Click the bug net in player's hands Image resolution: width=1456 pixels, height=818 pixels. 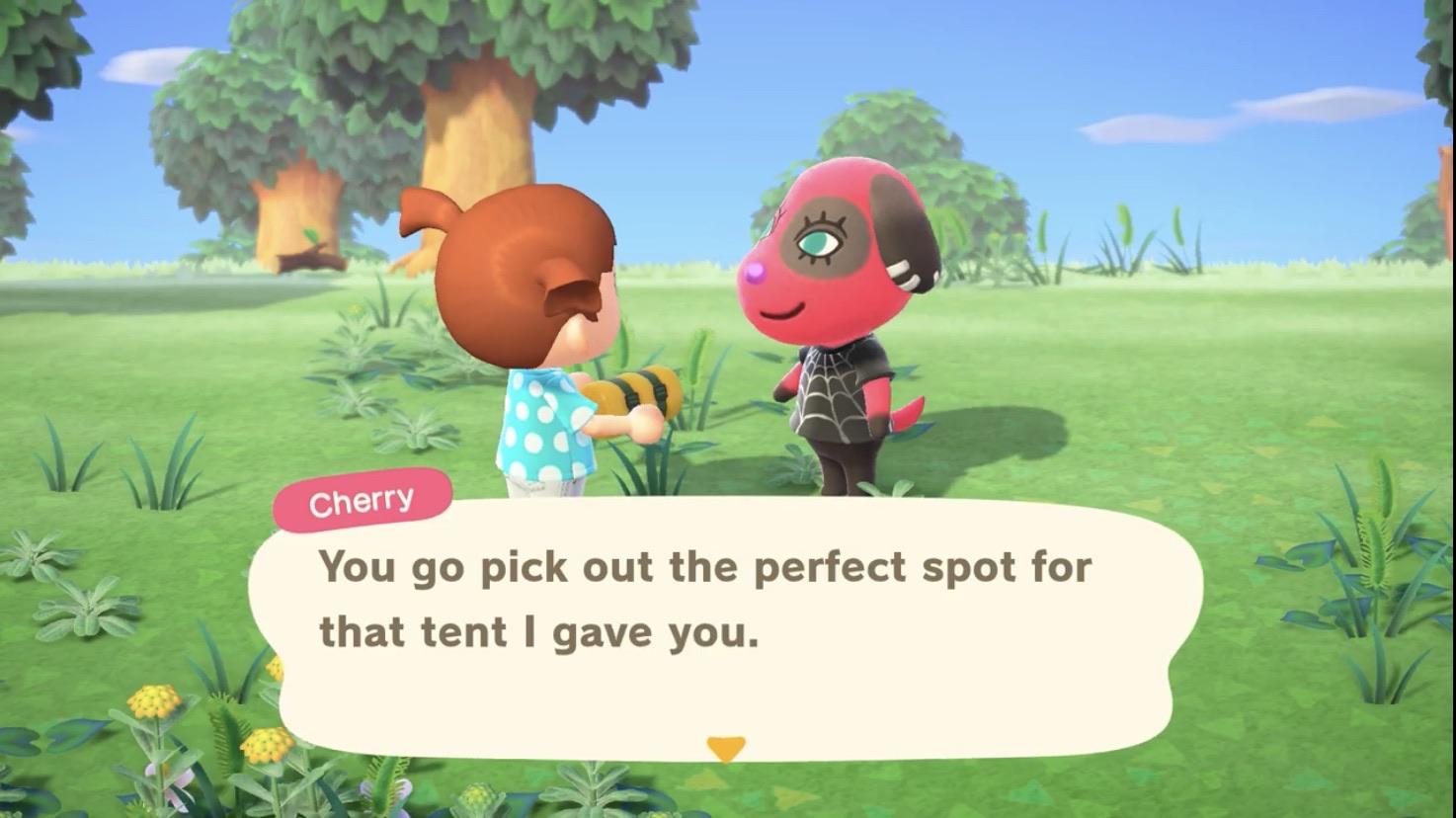coord(642,392)
